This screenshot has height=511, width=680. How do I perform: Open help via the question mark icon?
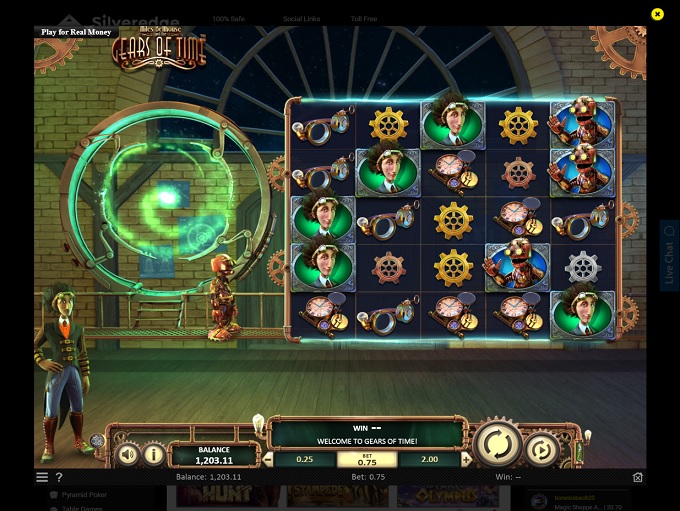point(59,478)
